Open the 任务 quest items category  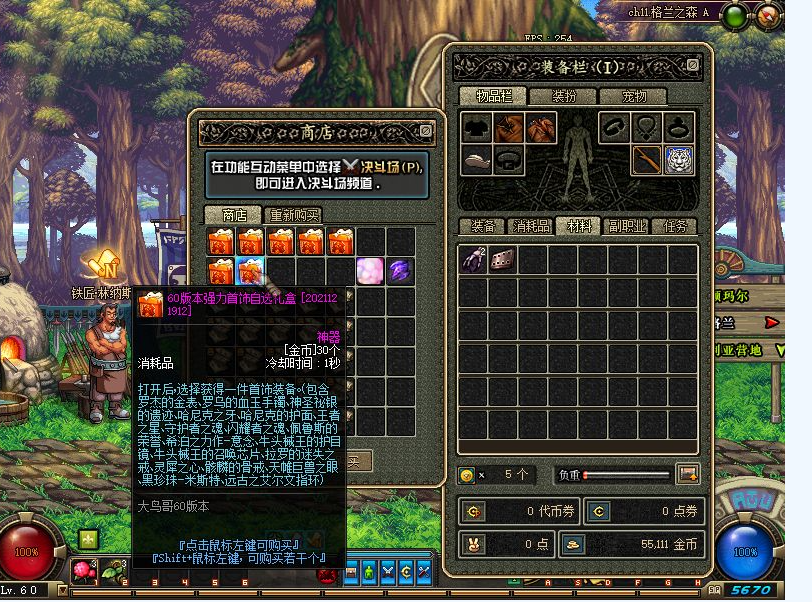coord(674,227)
